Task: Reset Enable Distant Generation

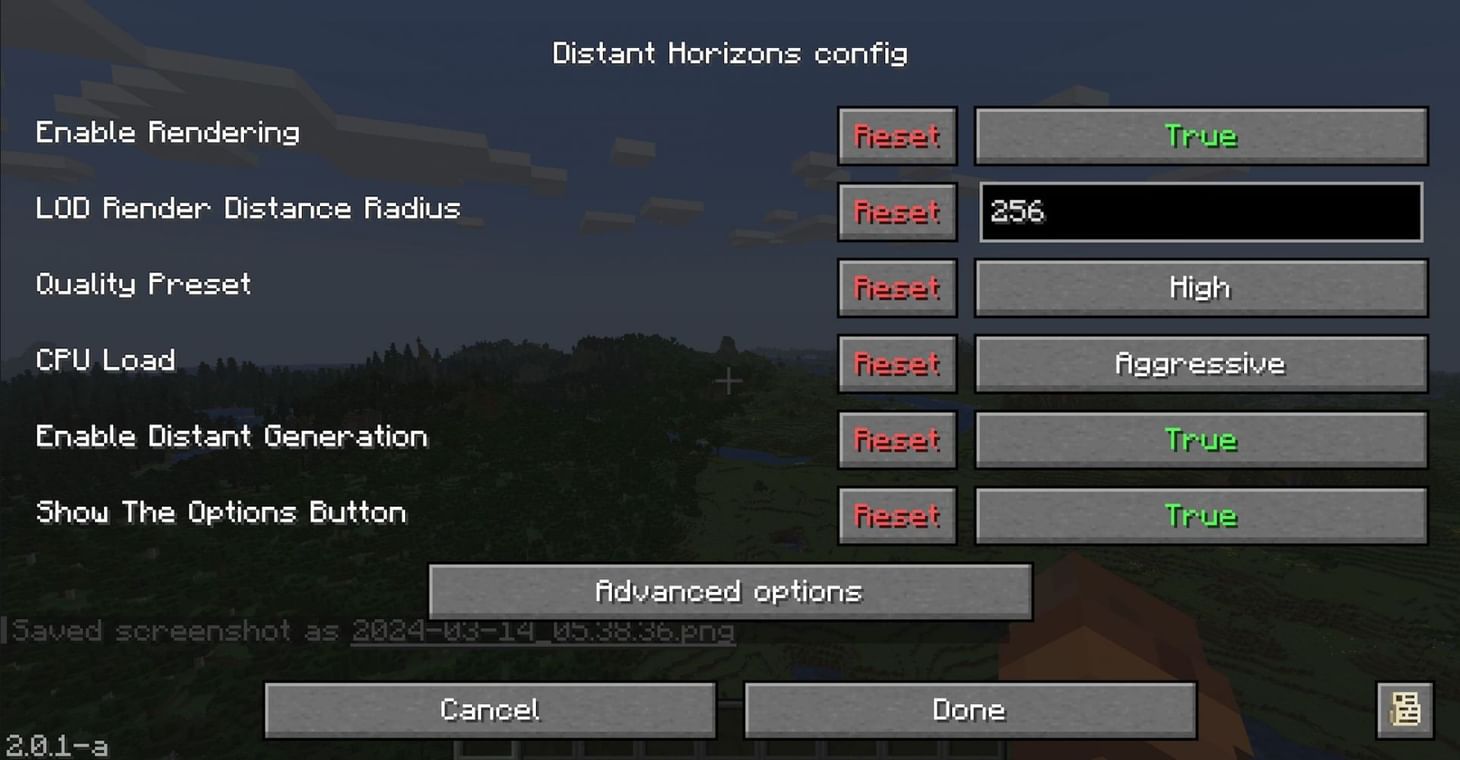Action: coord(896,439)
